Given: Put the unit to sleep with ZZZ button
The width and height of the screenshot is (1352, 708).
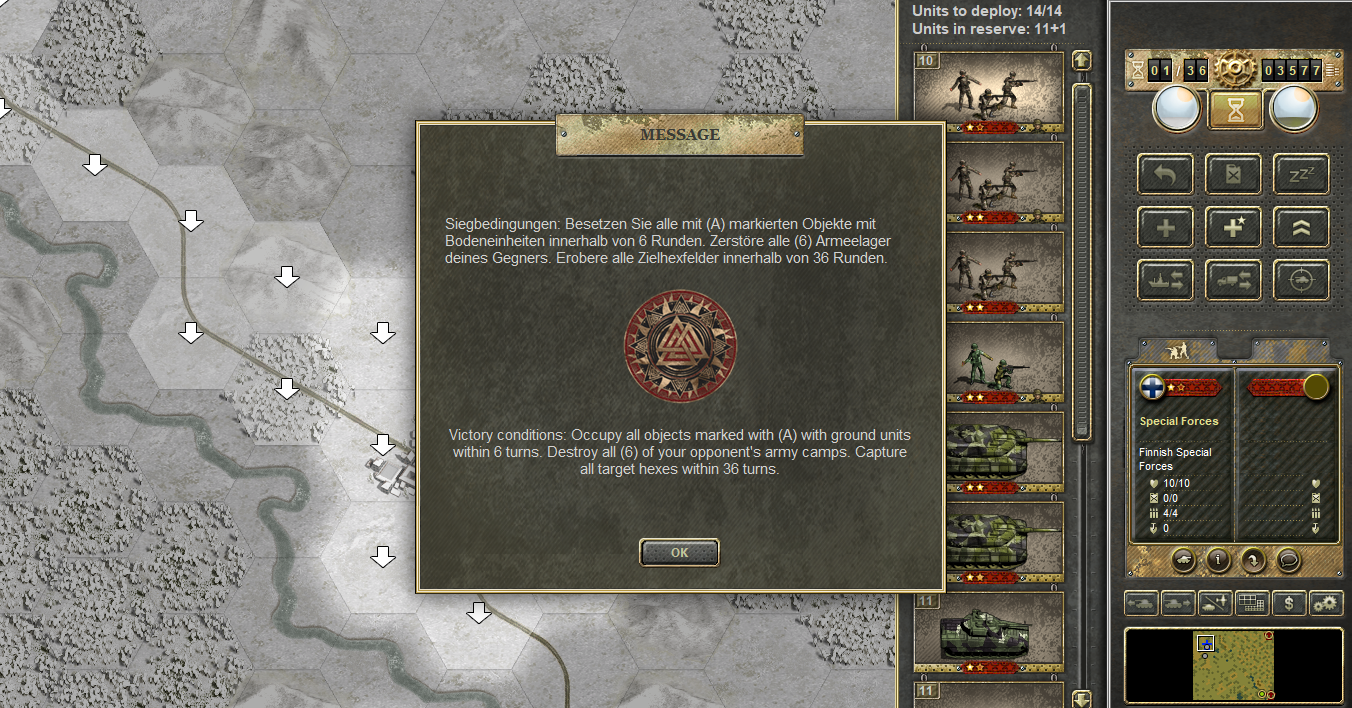Looking at the screenshot, I should 1301,174.
